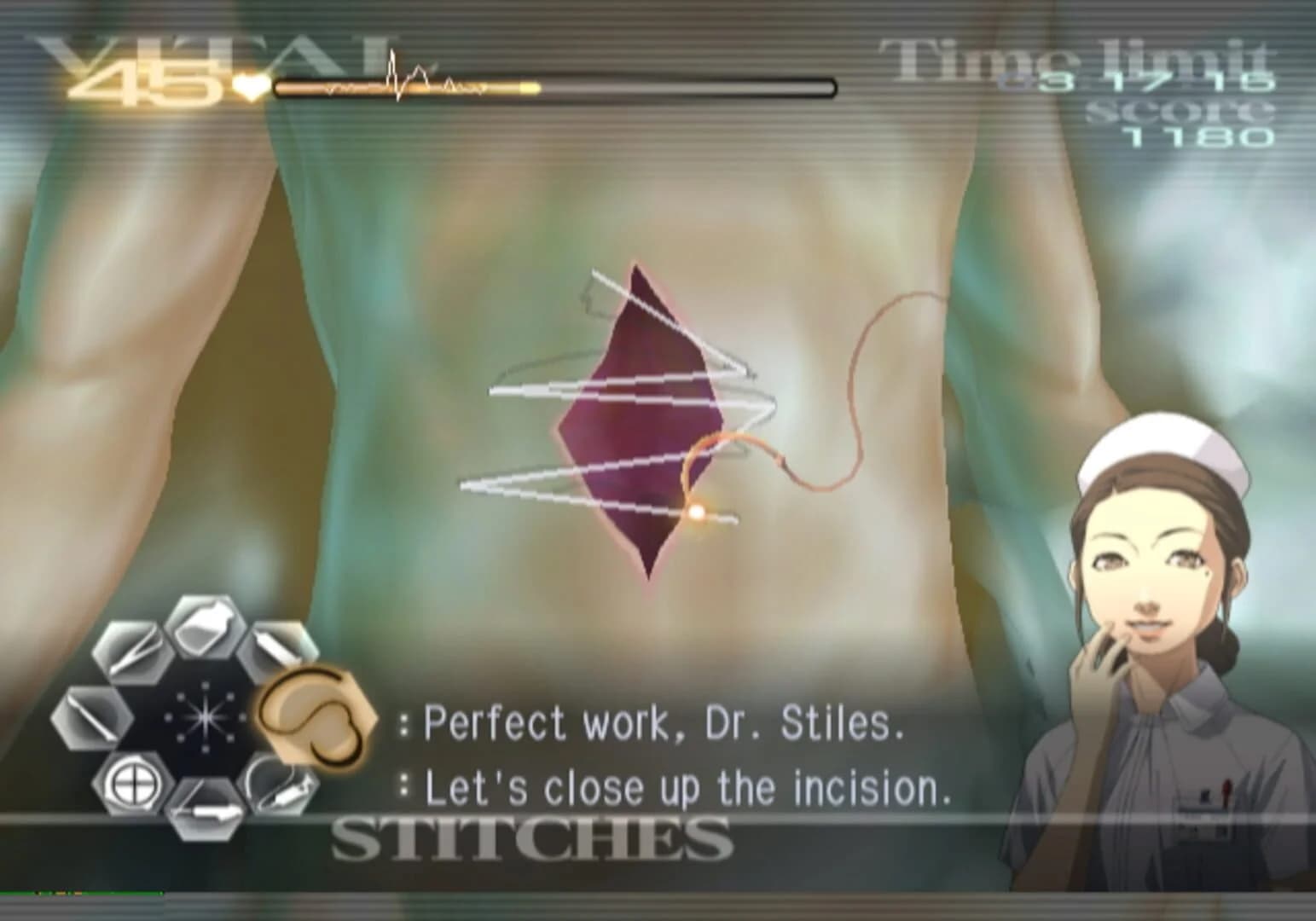Expand the score readout under Time limit
1316x921 pixels.
(x=1197, y=133)
